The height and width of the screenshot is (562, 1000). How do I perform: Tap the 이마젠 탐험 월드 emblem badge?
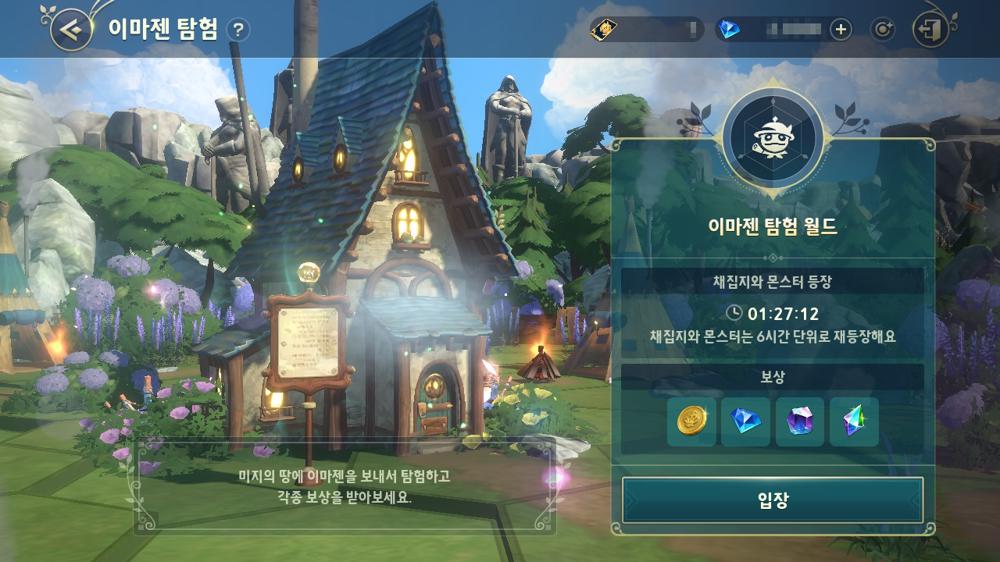[x=771, y=135]
